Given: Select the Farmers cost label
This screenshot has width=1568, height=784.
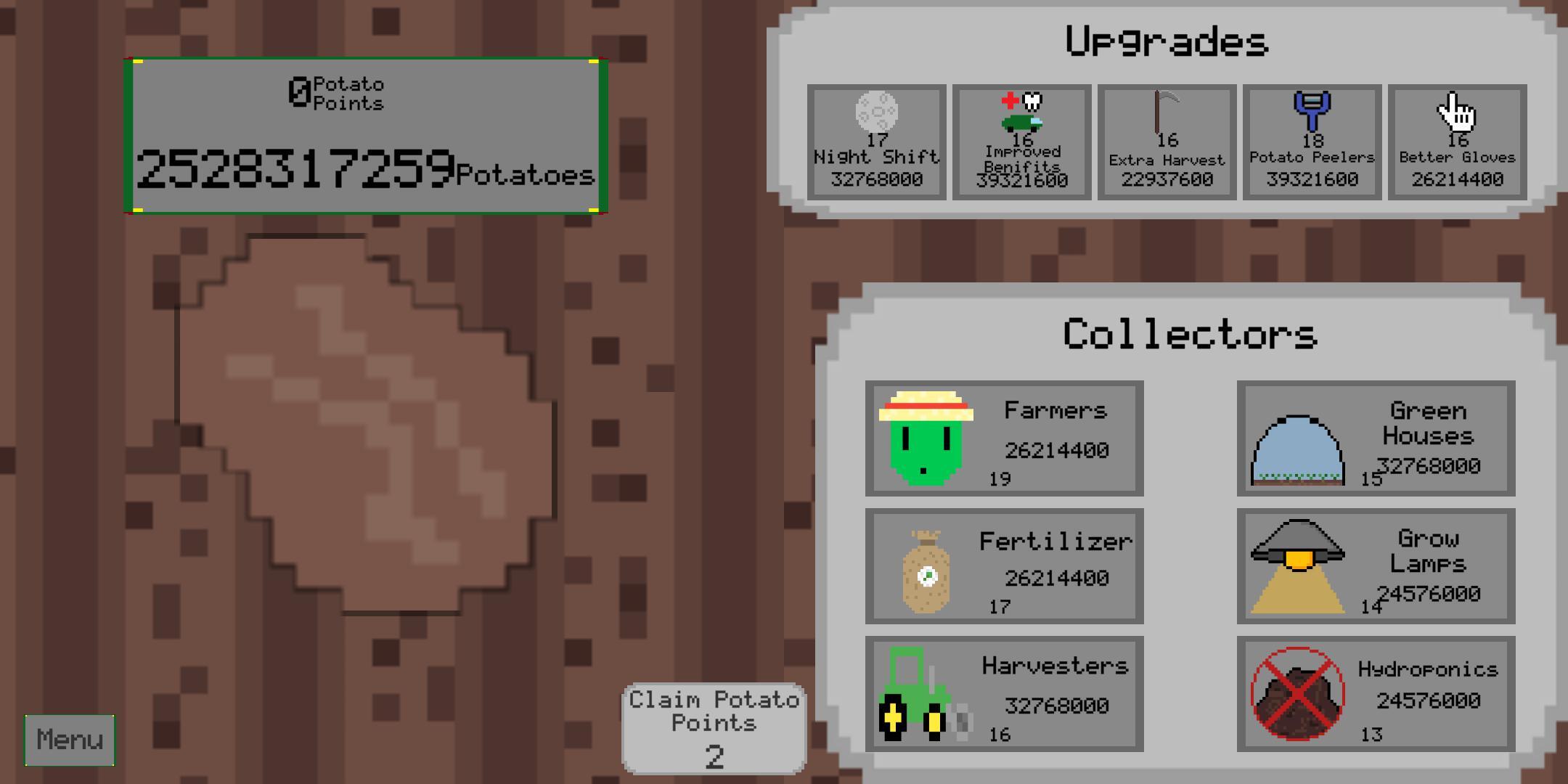Looking at the screenshot, I should [x=1057, y=449].
